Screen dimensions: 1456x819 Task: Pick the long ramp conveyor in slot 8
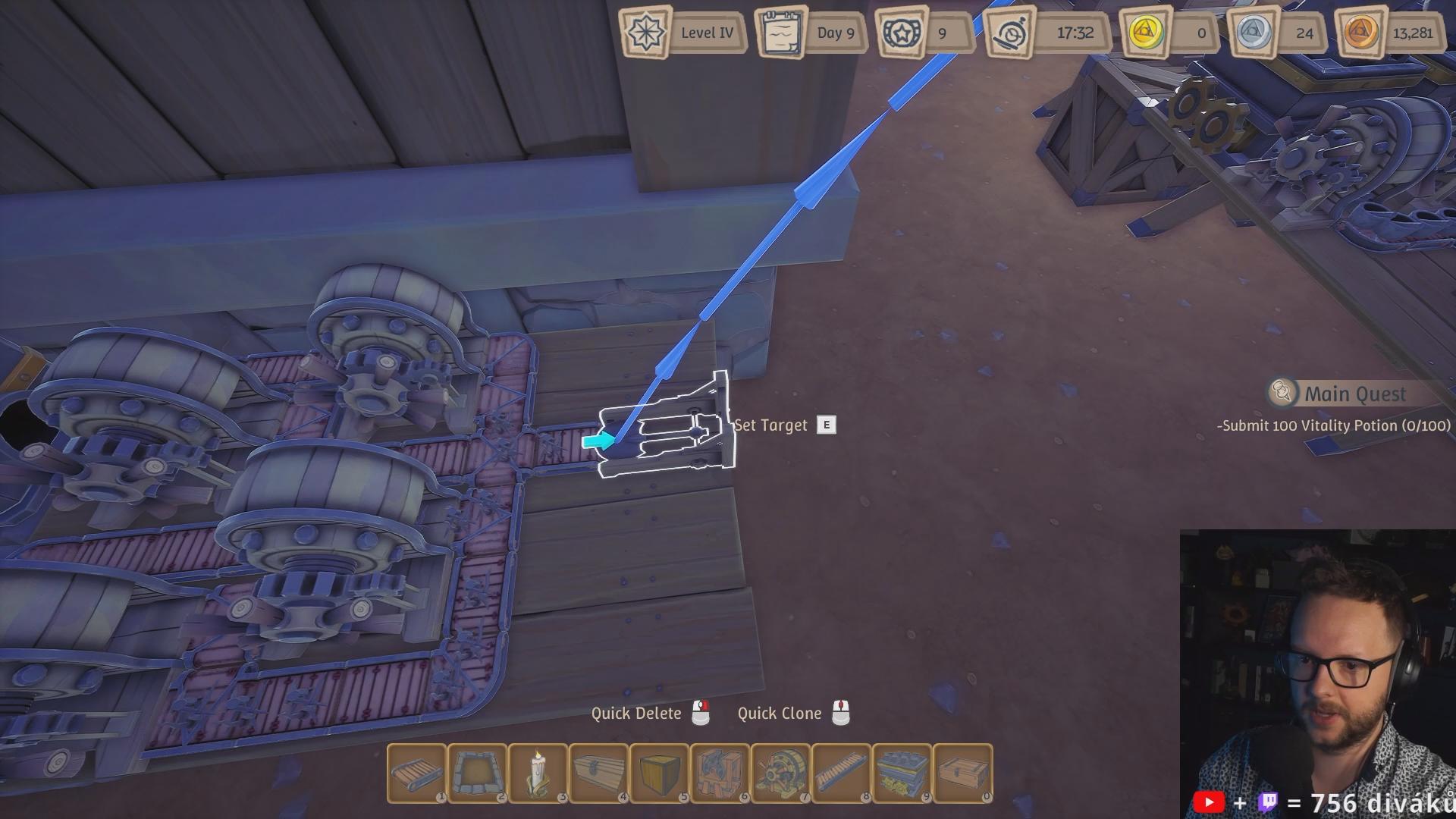pos(841,773)
